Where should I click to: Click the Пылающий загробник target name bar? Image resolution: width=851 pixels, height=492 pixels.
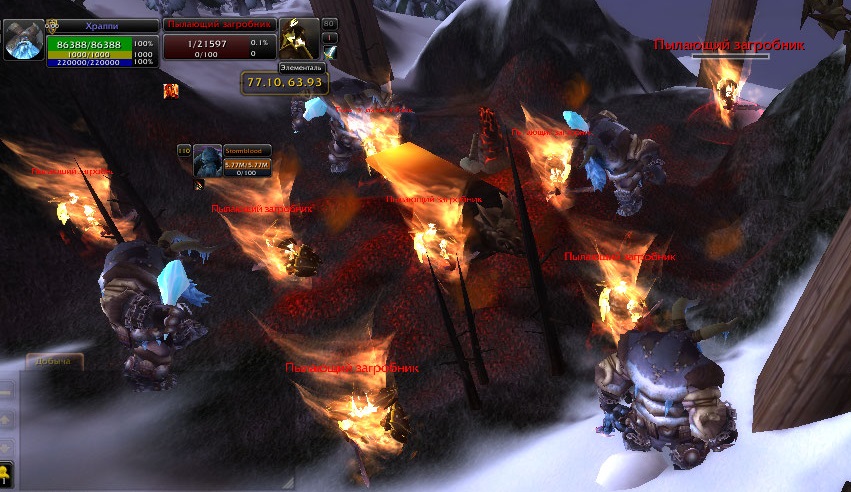tap(218, 24)
